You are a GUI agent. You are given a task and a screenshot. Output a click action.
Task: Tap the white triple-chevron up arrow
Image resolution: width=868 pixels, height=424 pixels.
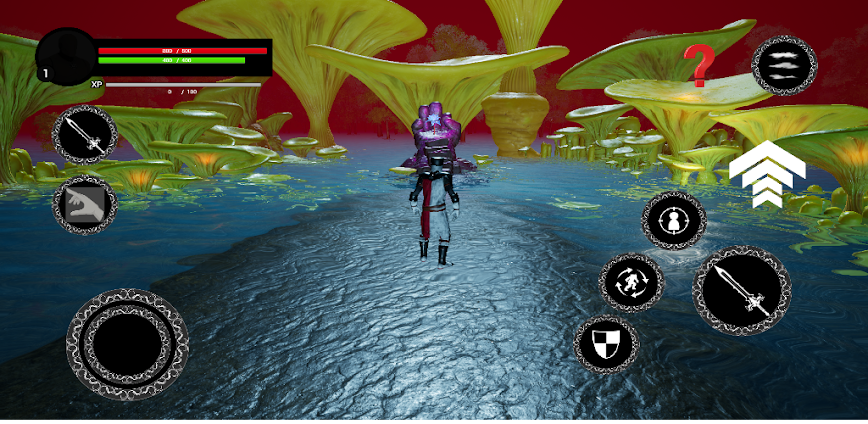click(767, 174)
